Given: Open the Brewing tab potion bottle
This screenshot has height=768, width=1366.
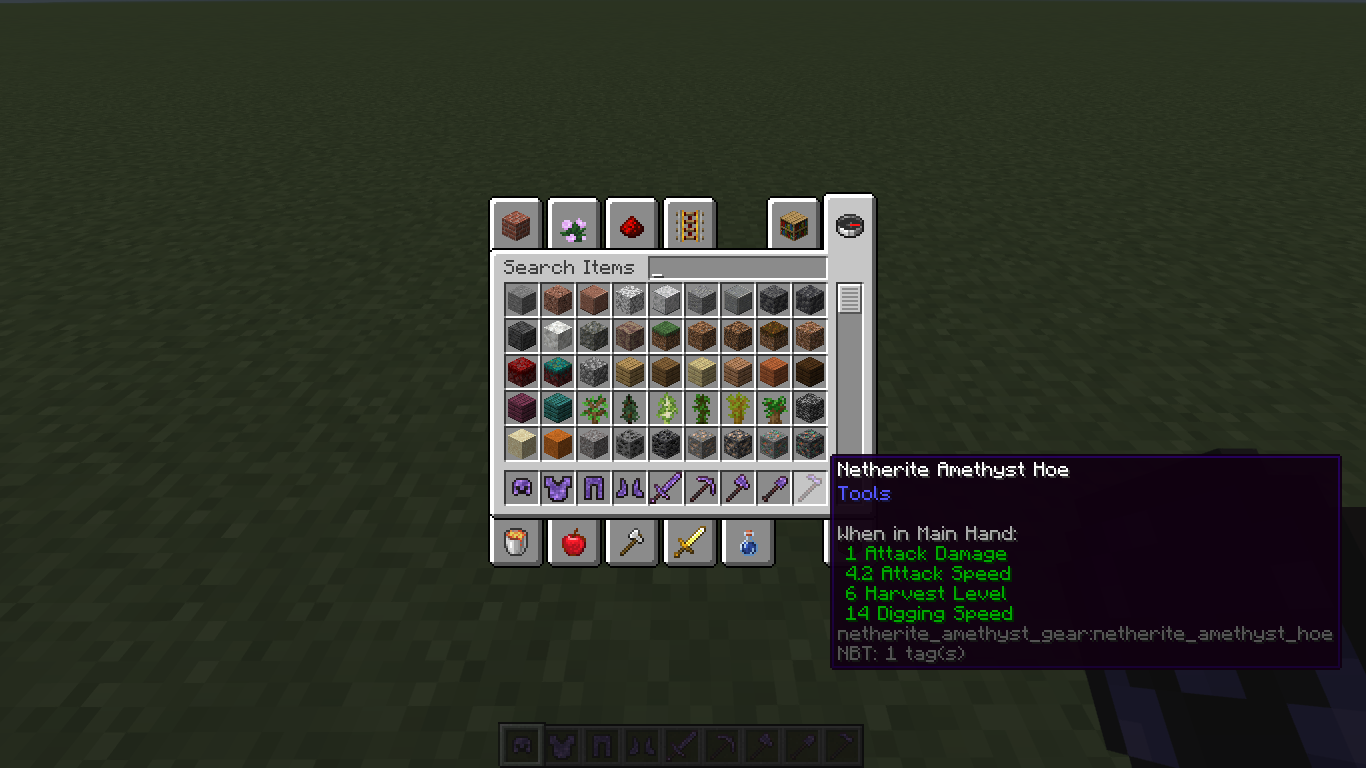Looking at the screenshot, I should point(747,542).
